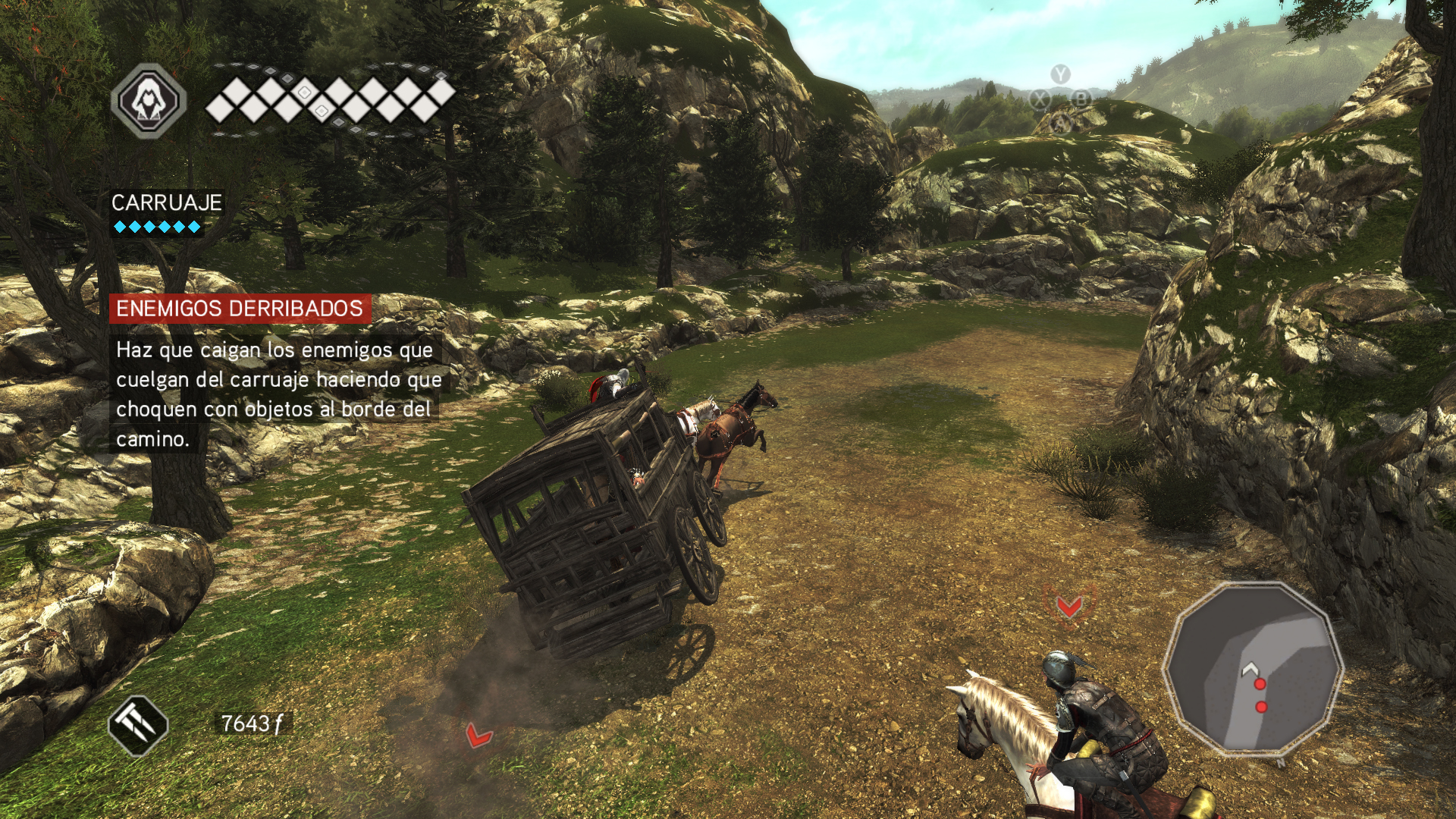Viewport: 1456px width, 819px height.
Task: Click the Enemigos Derribados objective banner
Action: pos(240,309)
